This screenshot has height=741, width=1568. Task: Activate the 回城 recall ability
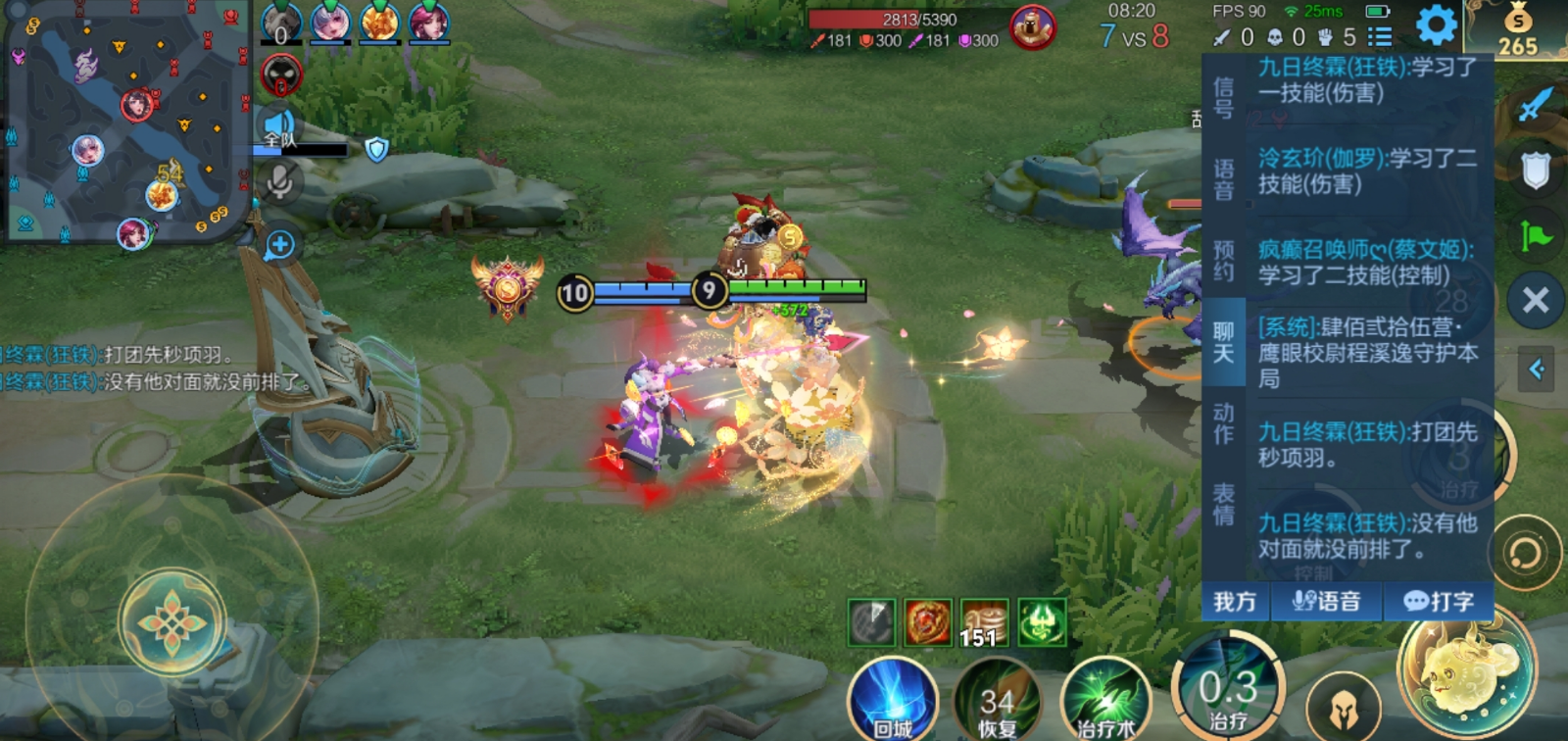(x=892, y=700)
